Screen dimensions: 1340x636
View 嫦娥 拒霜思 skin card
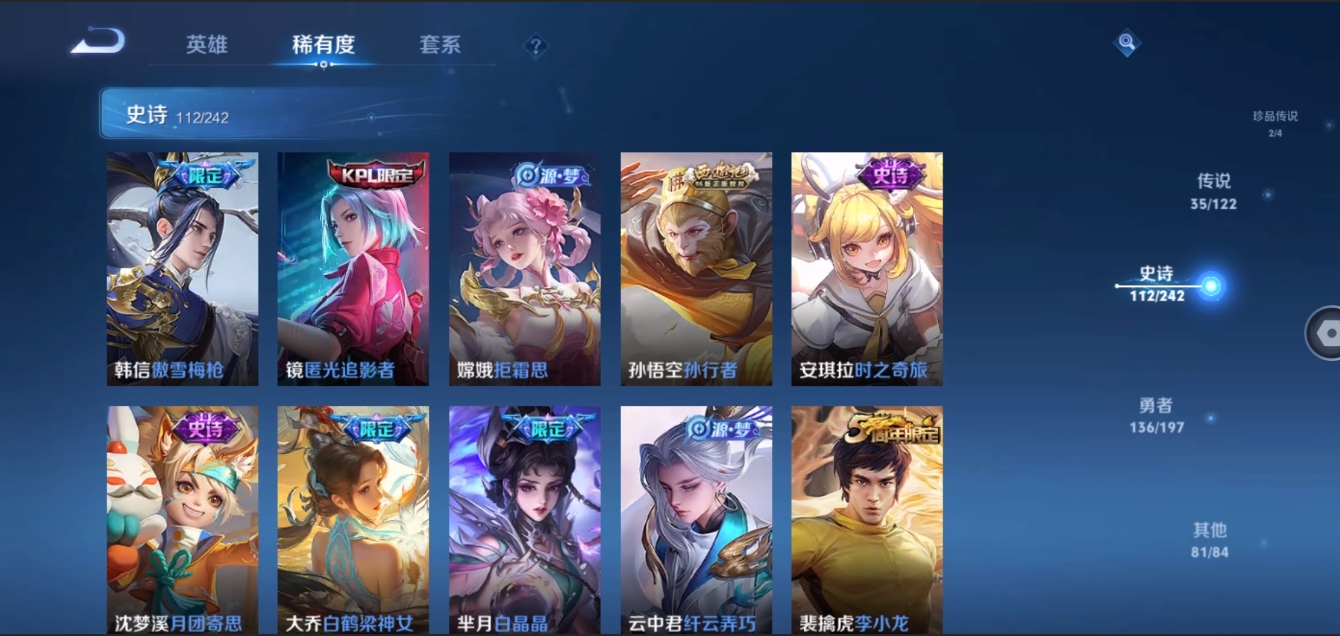point(524,269)
